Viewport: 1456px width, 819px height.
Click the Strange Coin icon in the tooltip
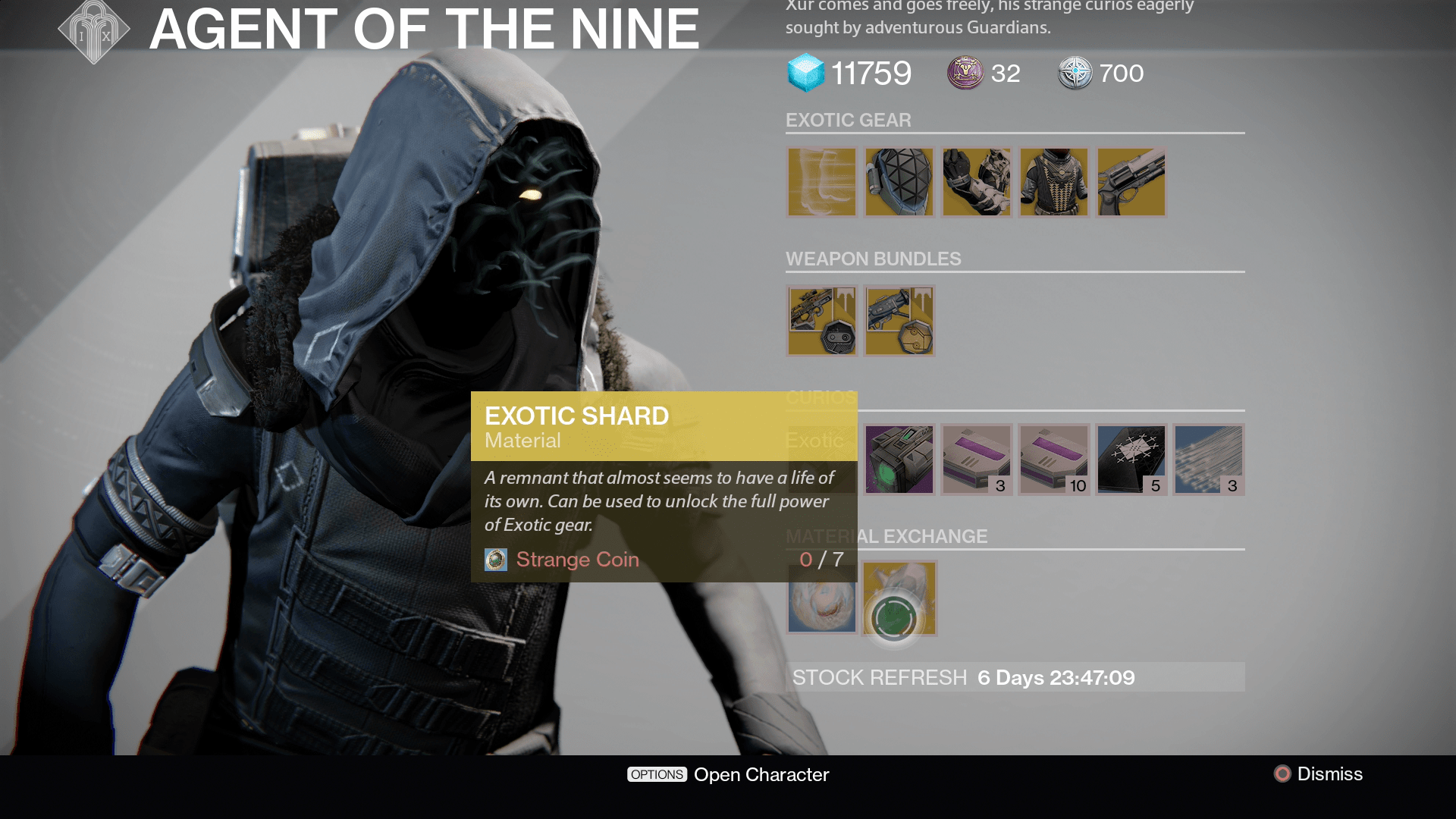coord(496,560)
